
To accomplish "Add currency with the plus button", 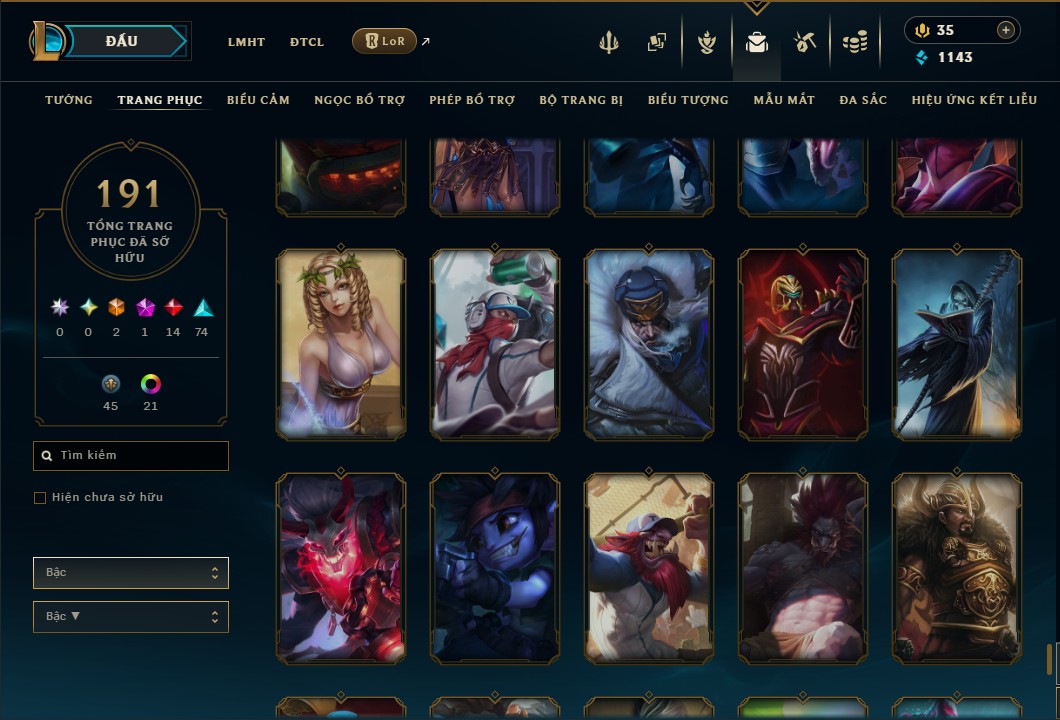I will coord(1005,30).
